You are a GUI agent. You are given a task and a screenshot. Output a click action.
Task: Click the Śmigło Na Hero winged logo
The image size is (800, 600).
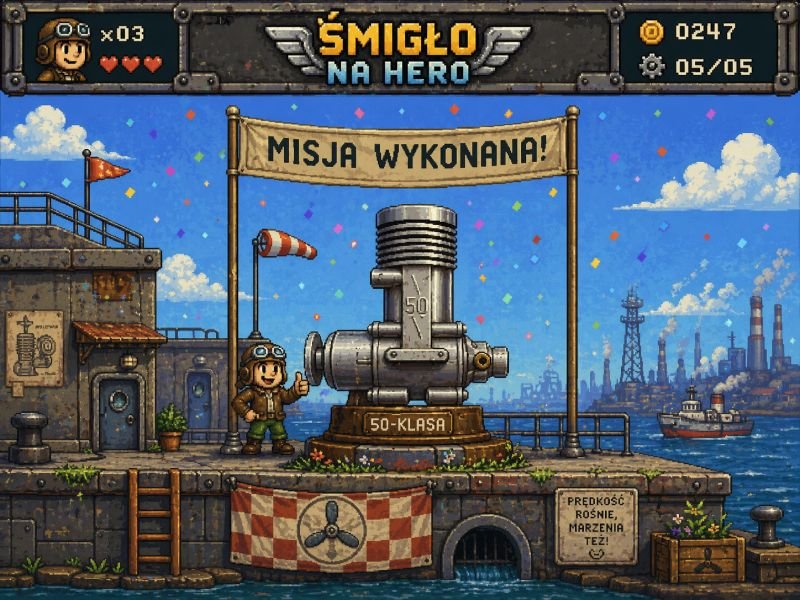(398, 50)
